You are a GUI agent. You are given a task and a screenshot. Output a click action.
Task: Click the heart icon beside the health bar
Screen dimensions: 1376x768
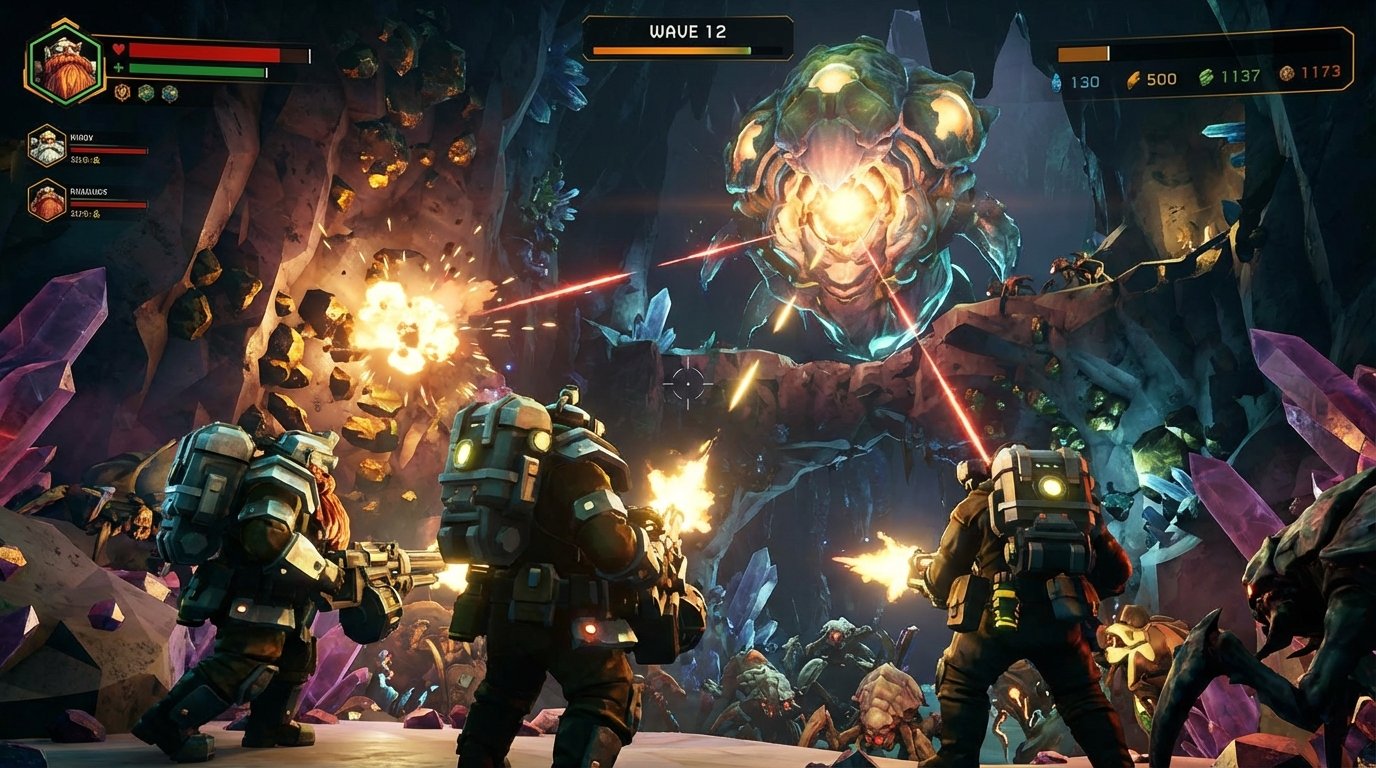(118, 49)
